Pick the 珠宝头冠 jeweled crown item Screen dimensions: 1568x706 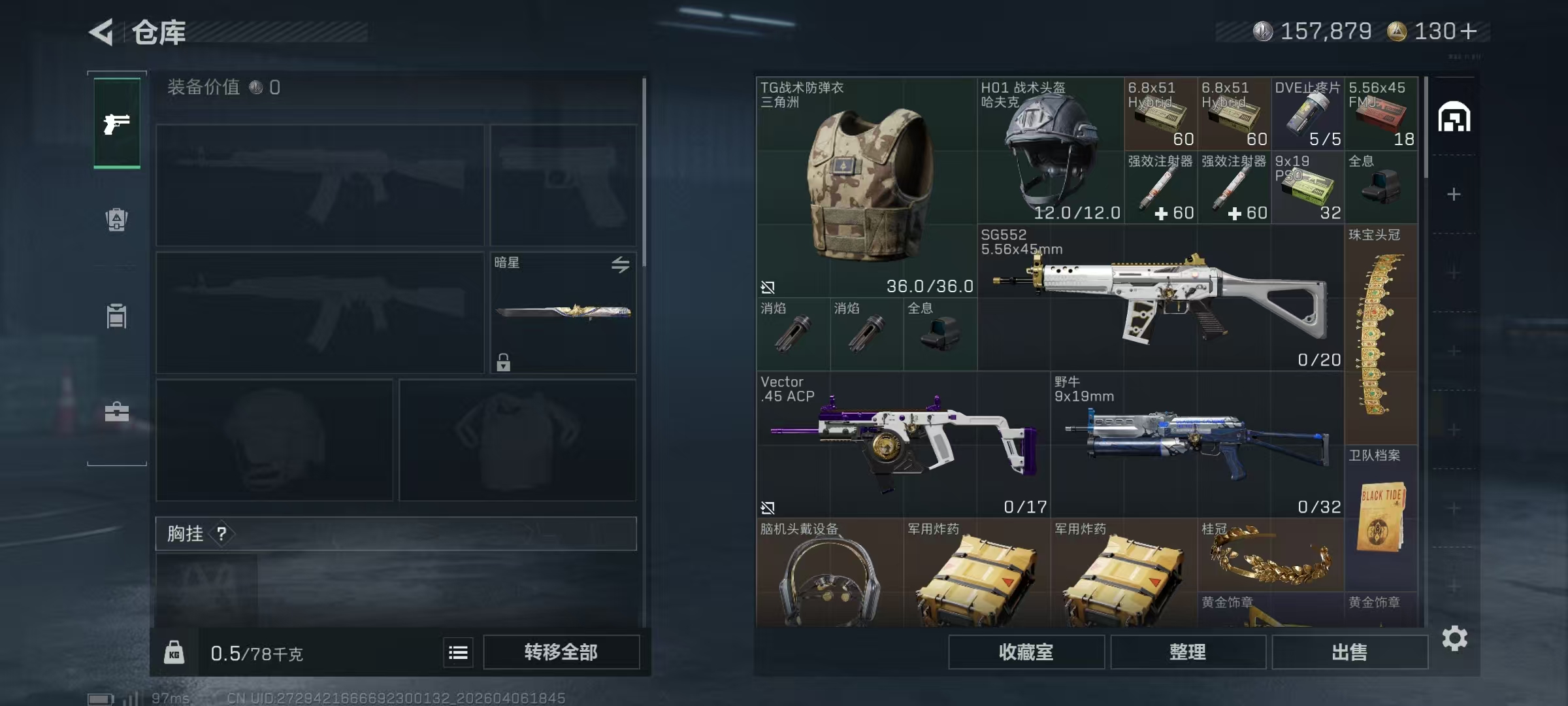coord(1380,335)
